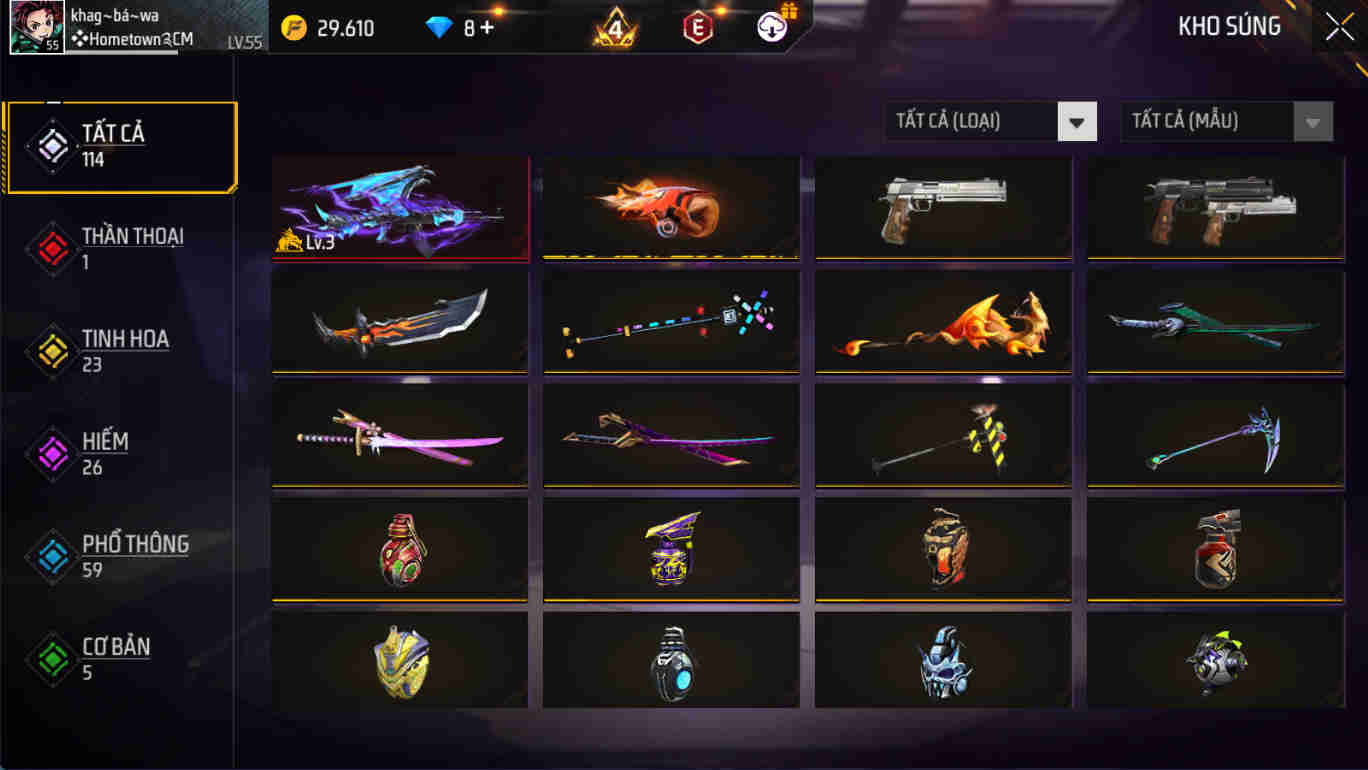Select the orange fist weapon skin
The height and width of the screenshot is (770, 1368).
(x=670, y=207)
